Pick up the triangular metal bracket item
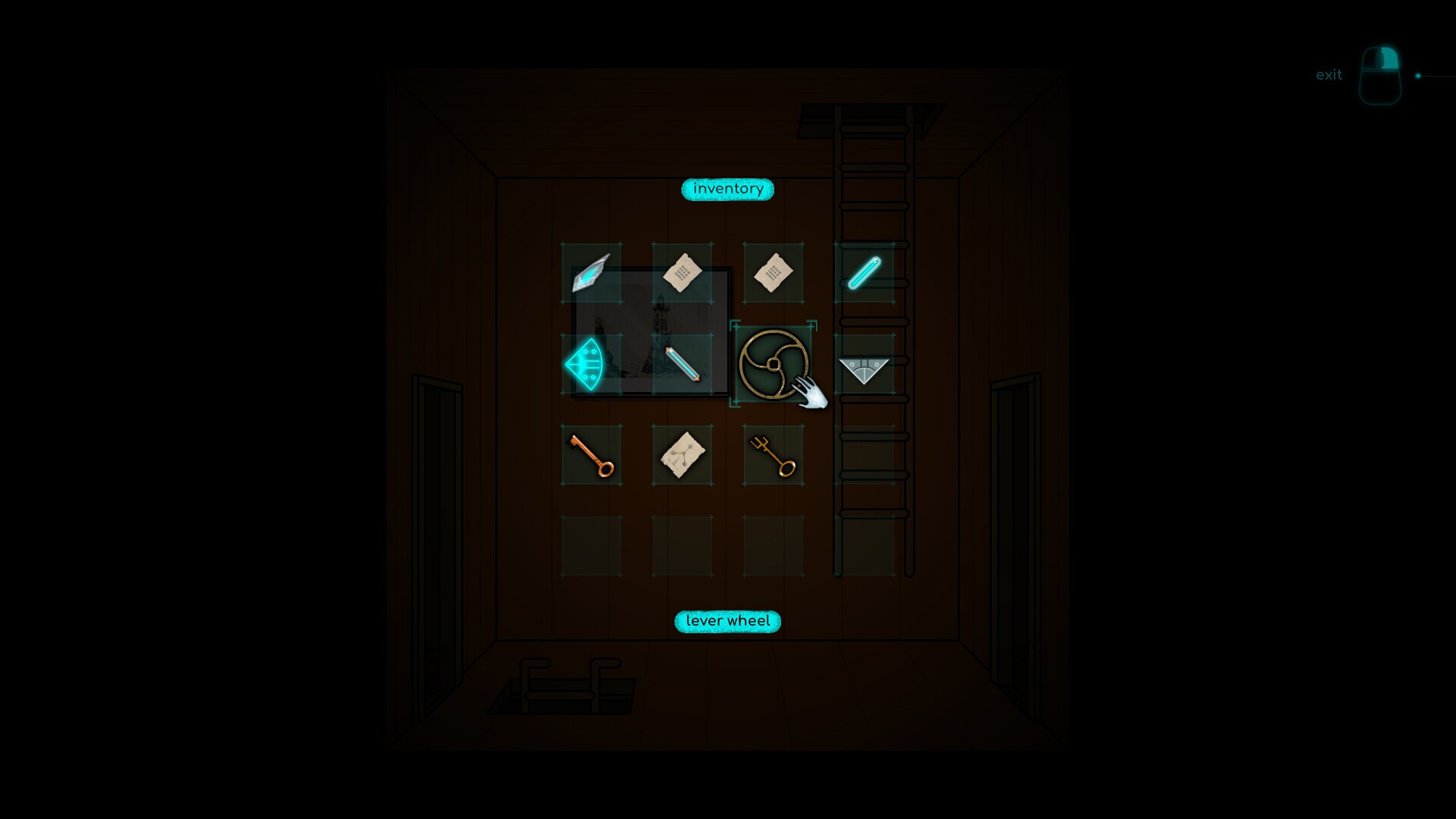This screenshot has width=1456, height=819. click(x=864, y=369)
